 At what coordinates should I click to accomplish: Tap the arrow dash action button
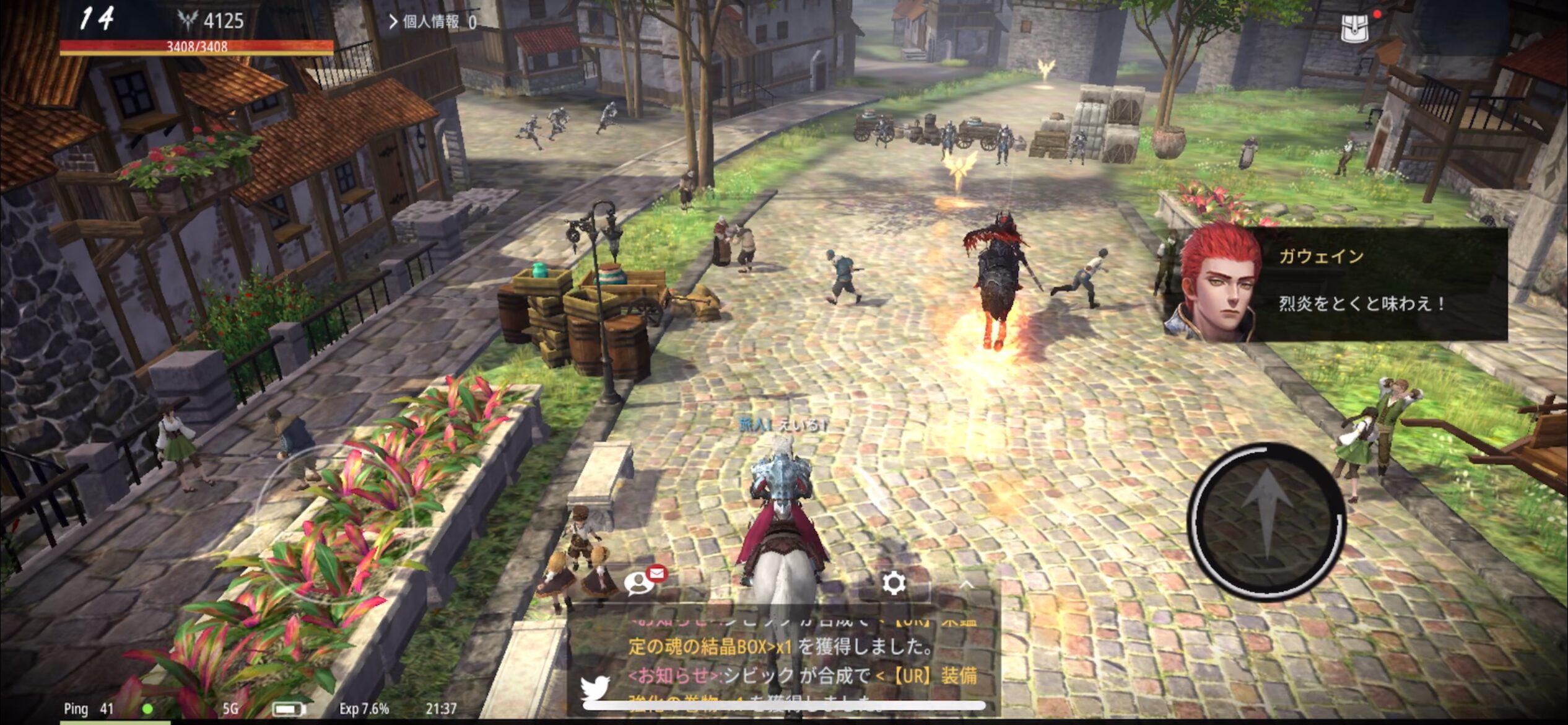[x=1266, y=521]
